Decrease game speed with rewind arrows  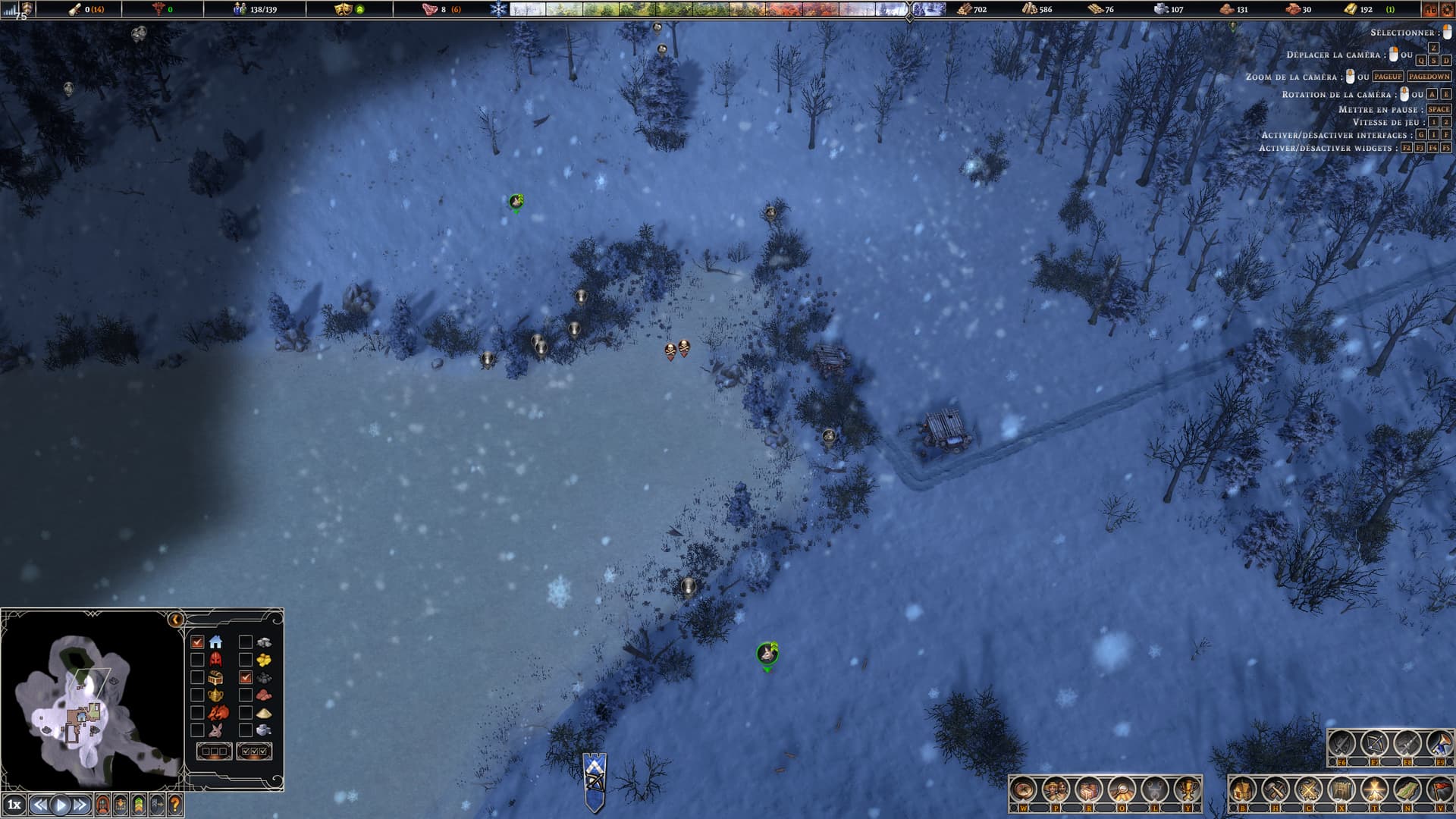point(40,805)
